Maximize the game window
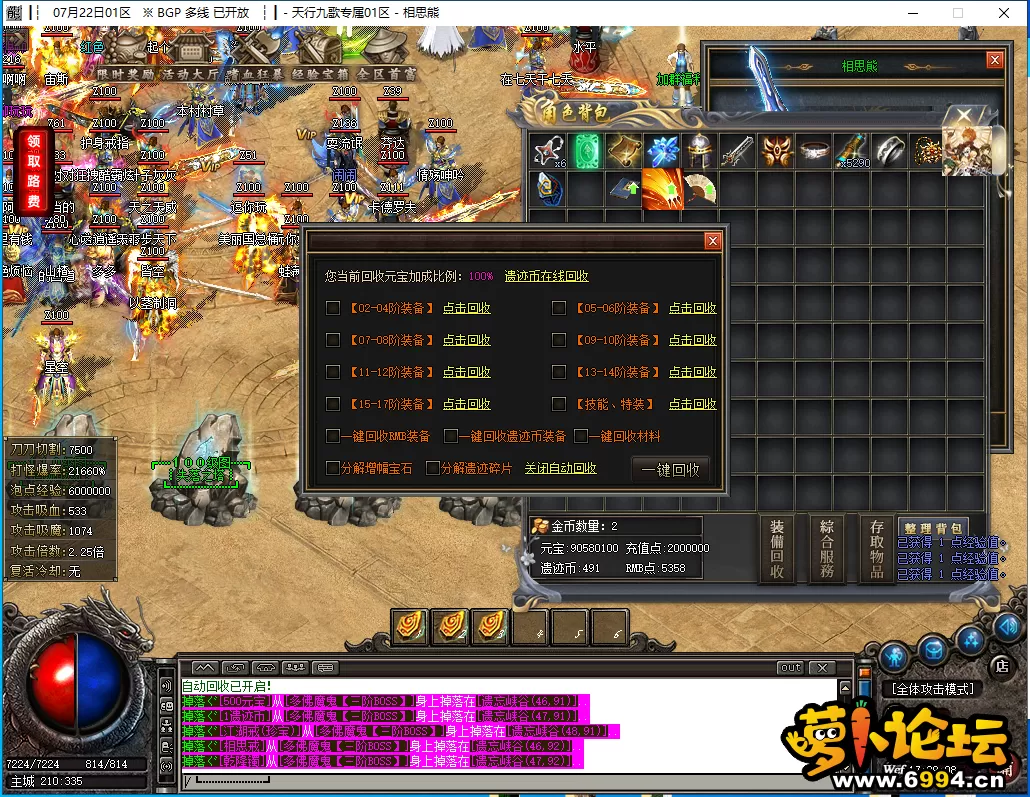1030x797 pixels. point(957,13)
